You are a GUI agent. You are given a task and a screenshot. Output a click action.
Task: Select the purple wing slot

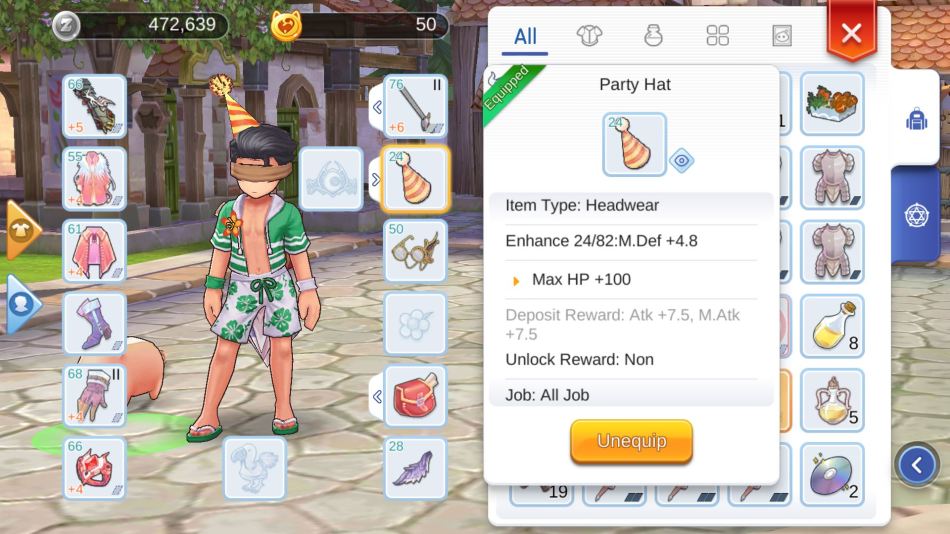coord(415,468)
